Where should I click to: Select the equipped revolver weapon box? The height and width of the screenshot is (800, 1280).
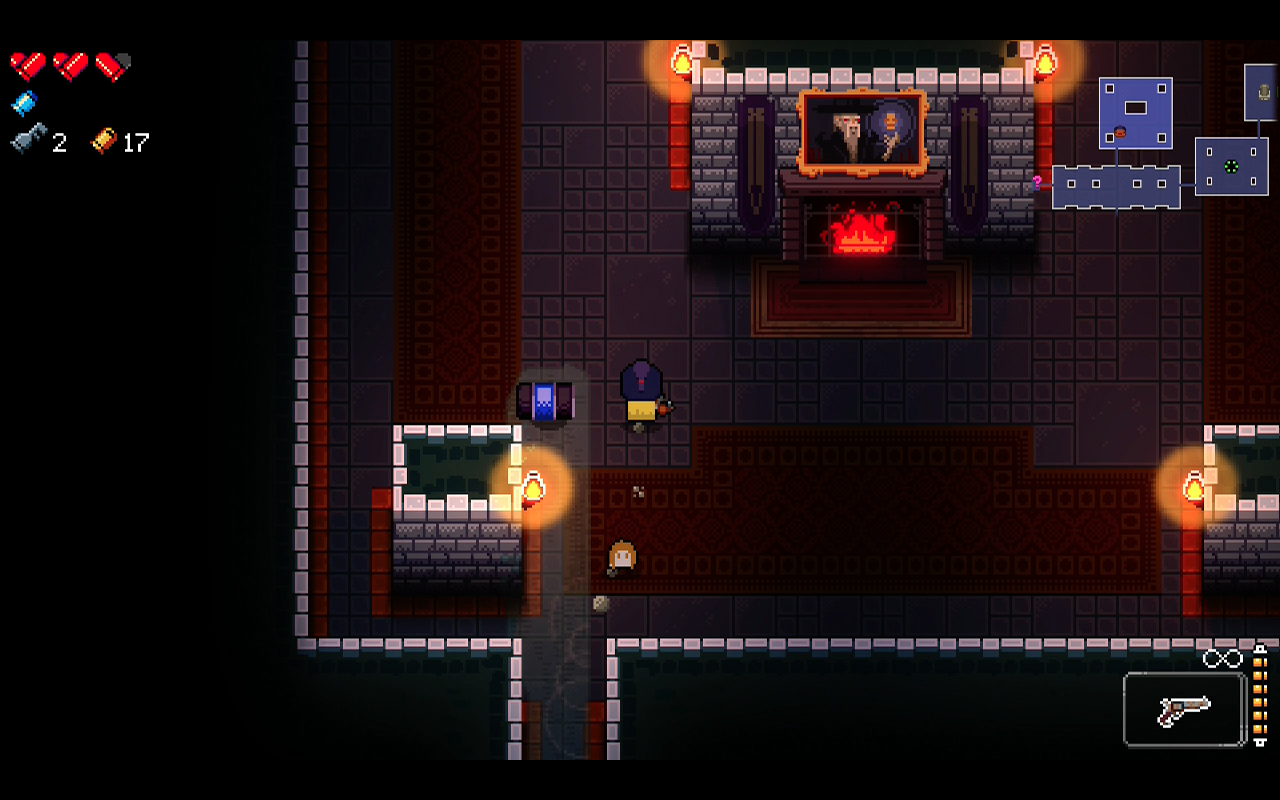click(x=1184, y=709)
